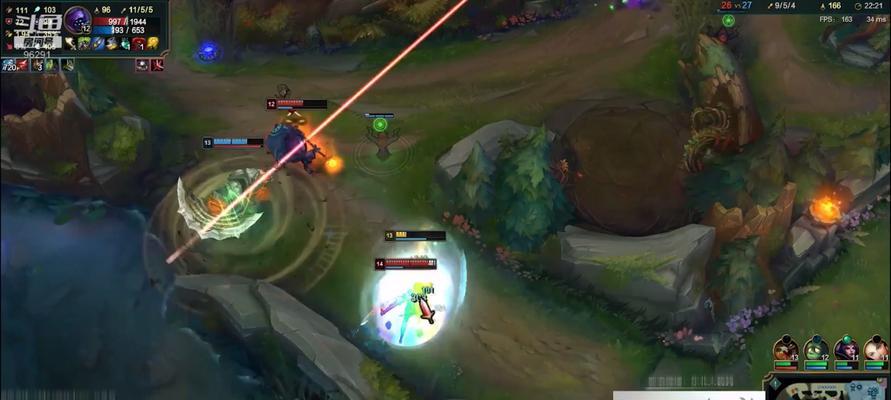Click the red slash debuff icon
891x400 pixels.
coord(160,64)
